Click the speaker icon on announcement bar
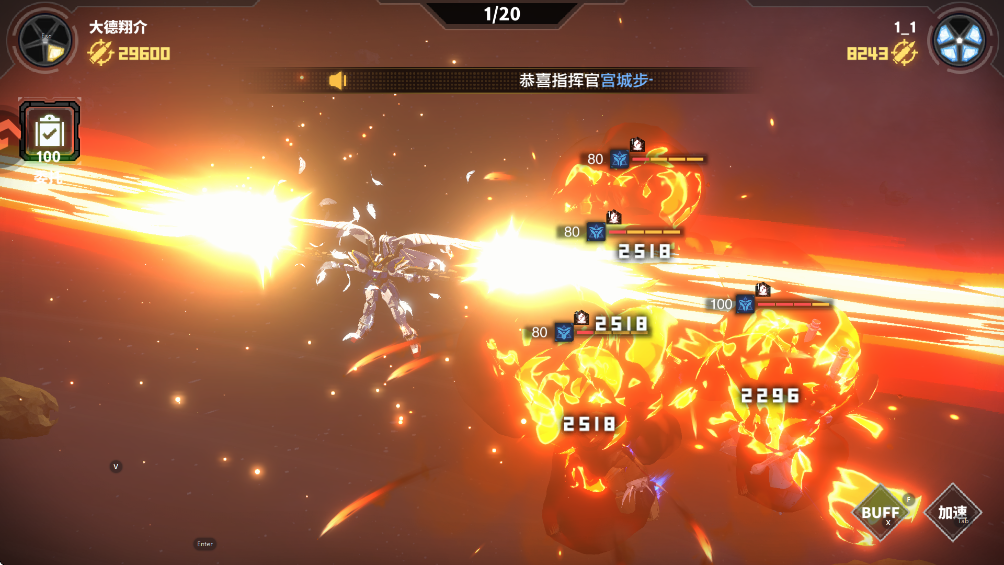Screen dimensions: 1004x565 [x=337, y=80]
